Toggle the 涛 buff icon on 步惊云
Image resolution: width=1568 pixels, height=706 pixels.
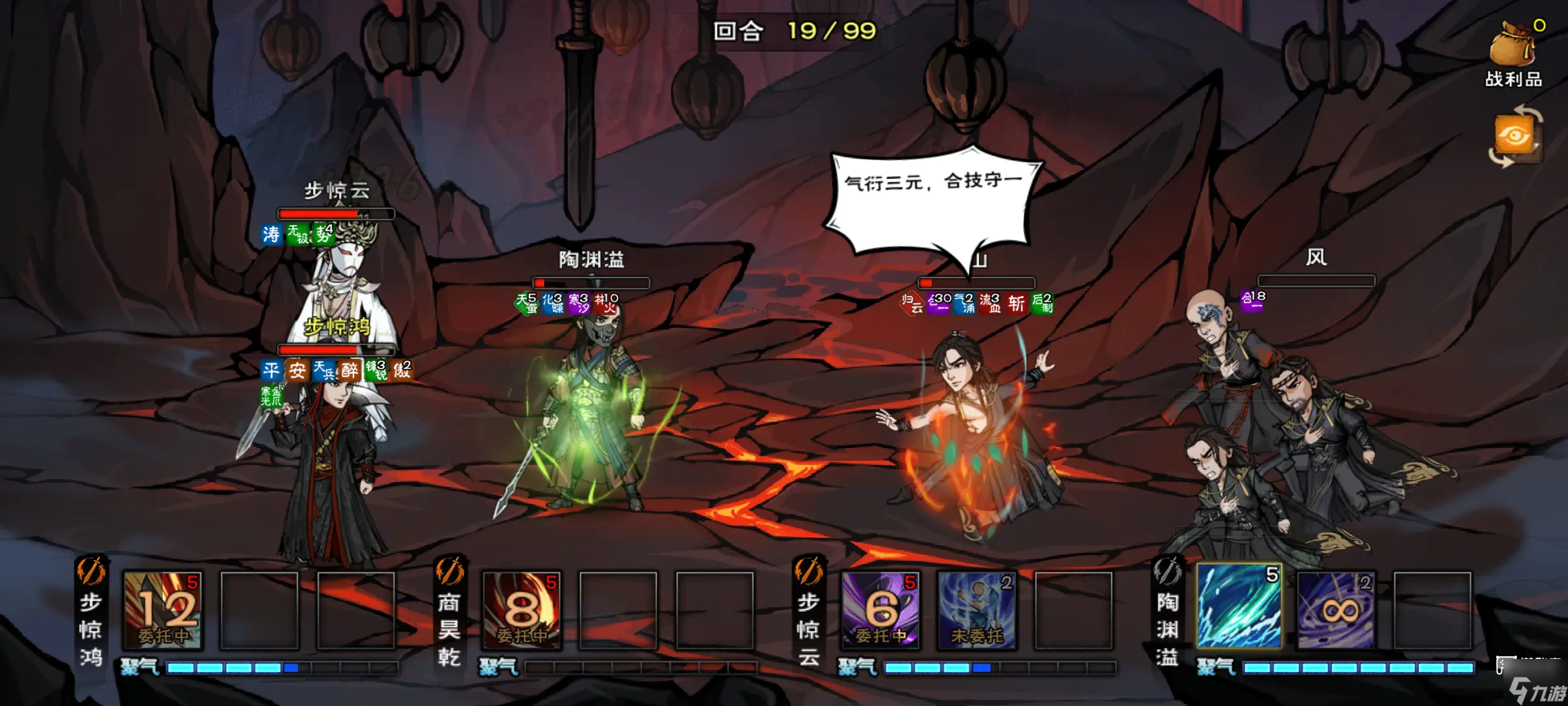270,234
